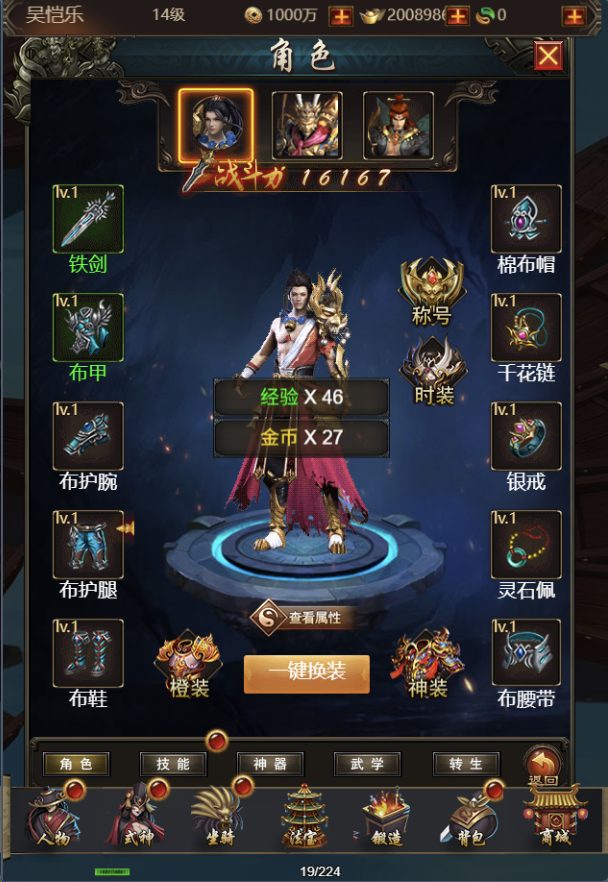Open the 称号 title icon
The width and height of the screenshot is (608, 882).
431,289
